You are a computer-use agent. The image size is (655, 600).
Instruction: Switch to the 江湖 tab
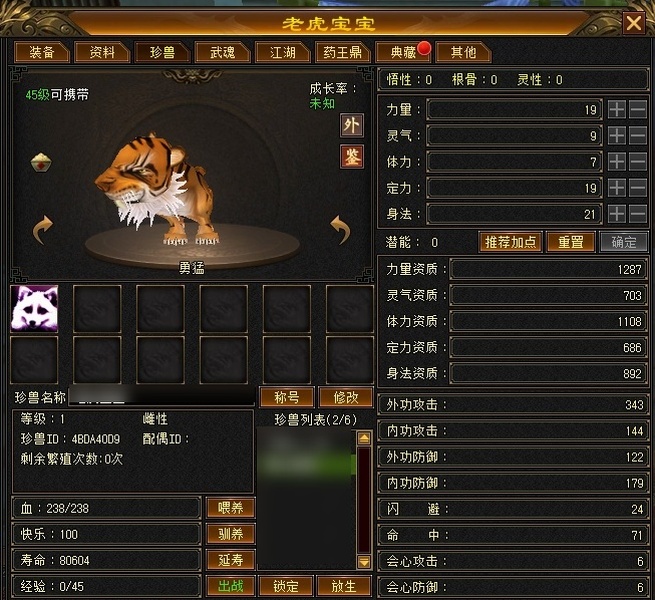pyautogui.click(x=276, y=52)
